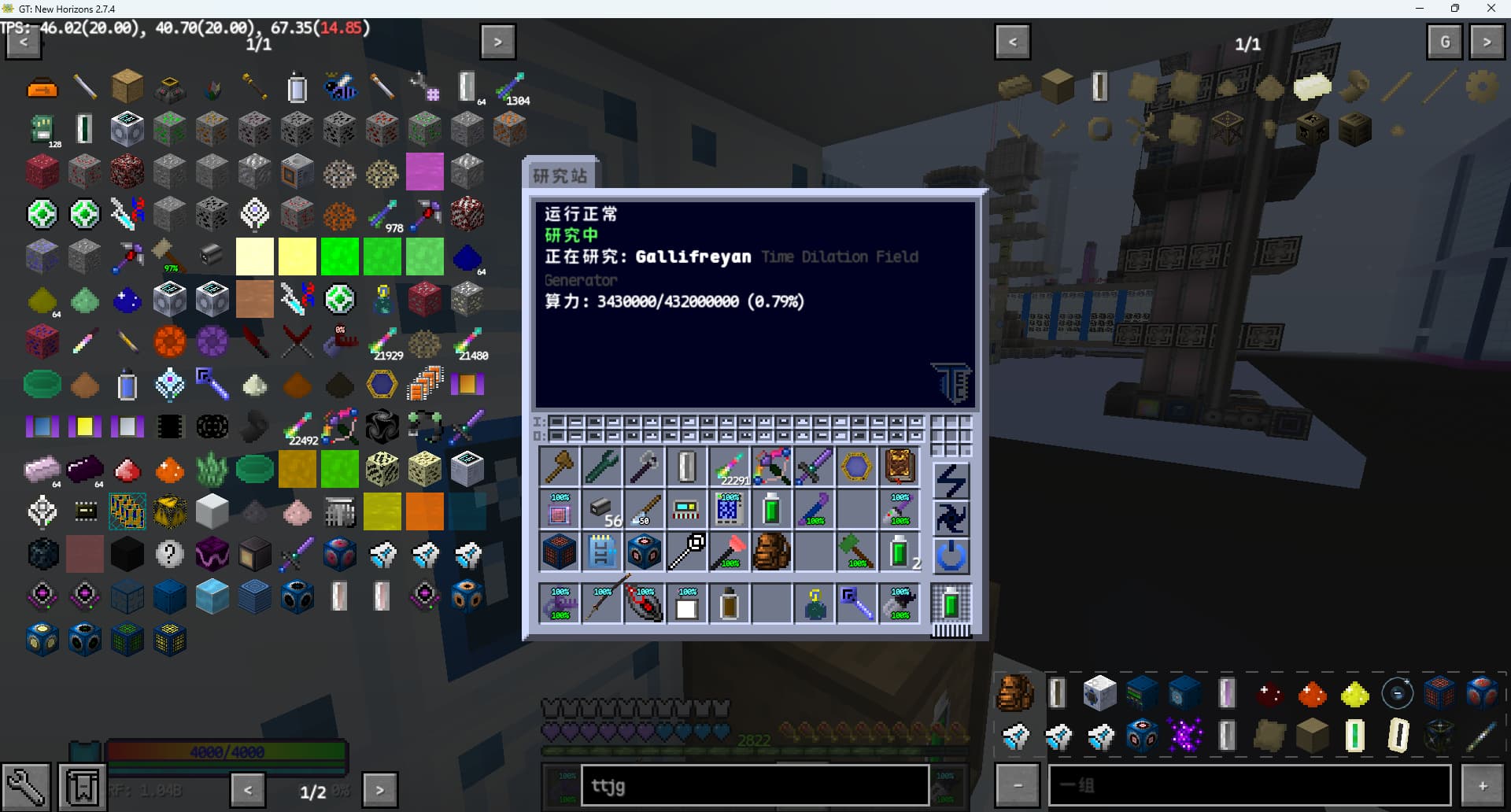This screenshot has width=1511, height=812.
Task: Minimize the game window
Action: 1420,9
